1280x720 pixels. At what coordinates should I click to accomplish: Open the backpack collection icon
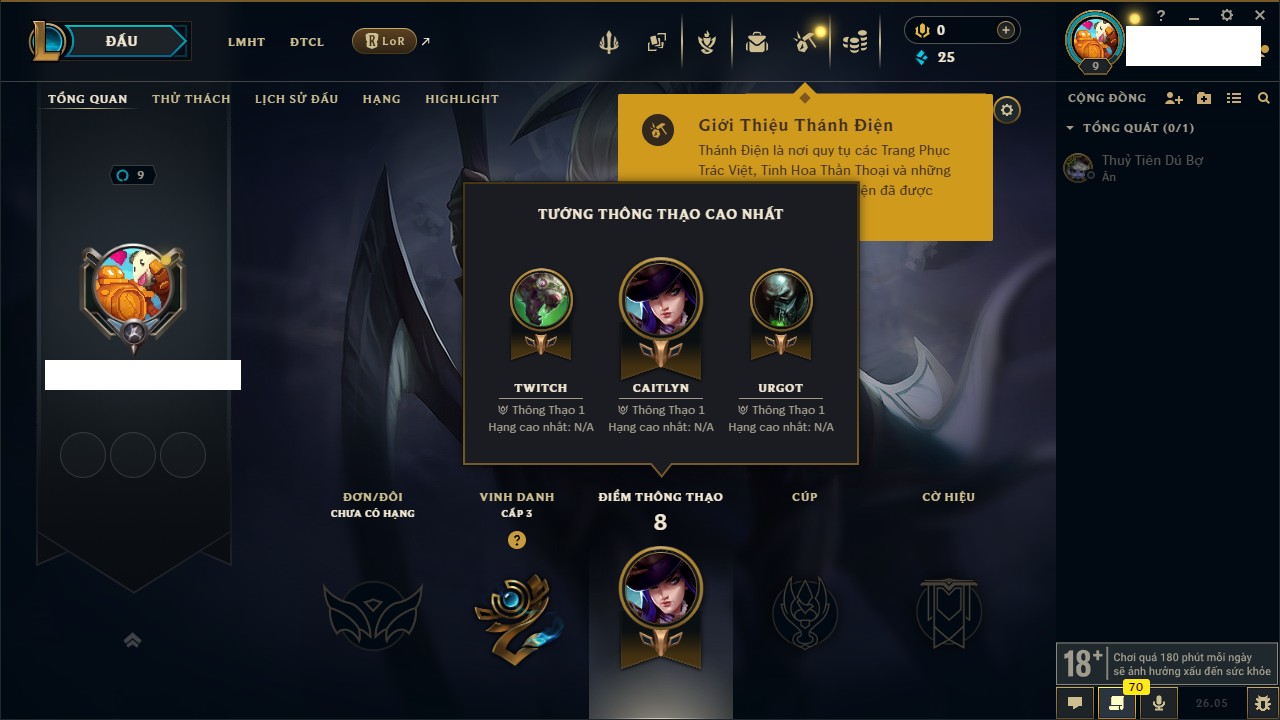click(757, 42)
